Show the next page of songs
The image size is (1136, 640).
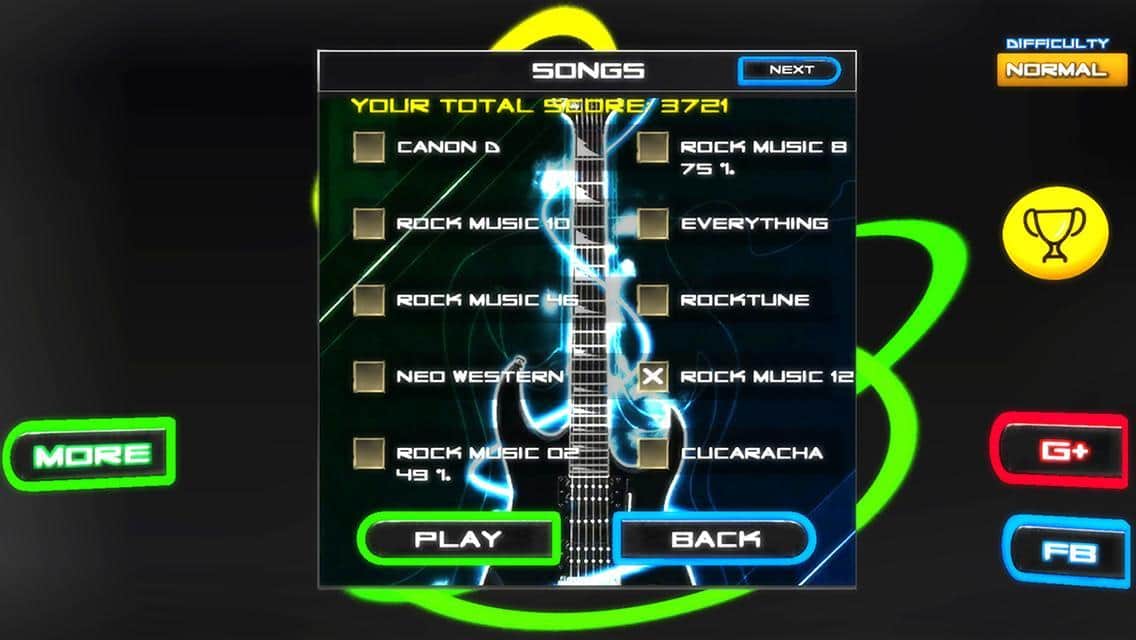789,70
